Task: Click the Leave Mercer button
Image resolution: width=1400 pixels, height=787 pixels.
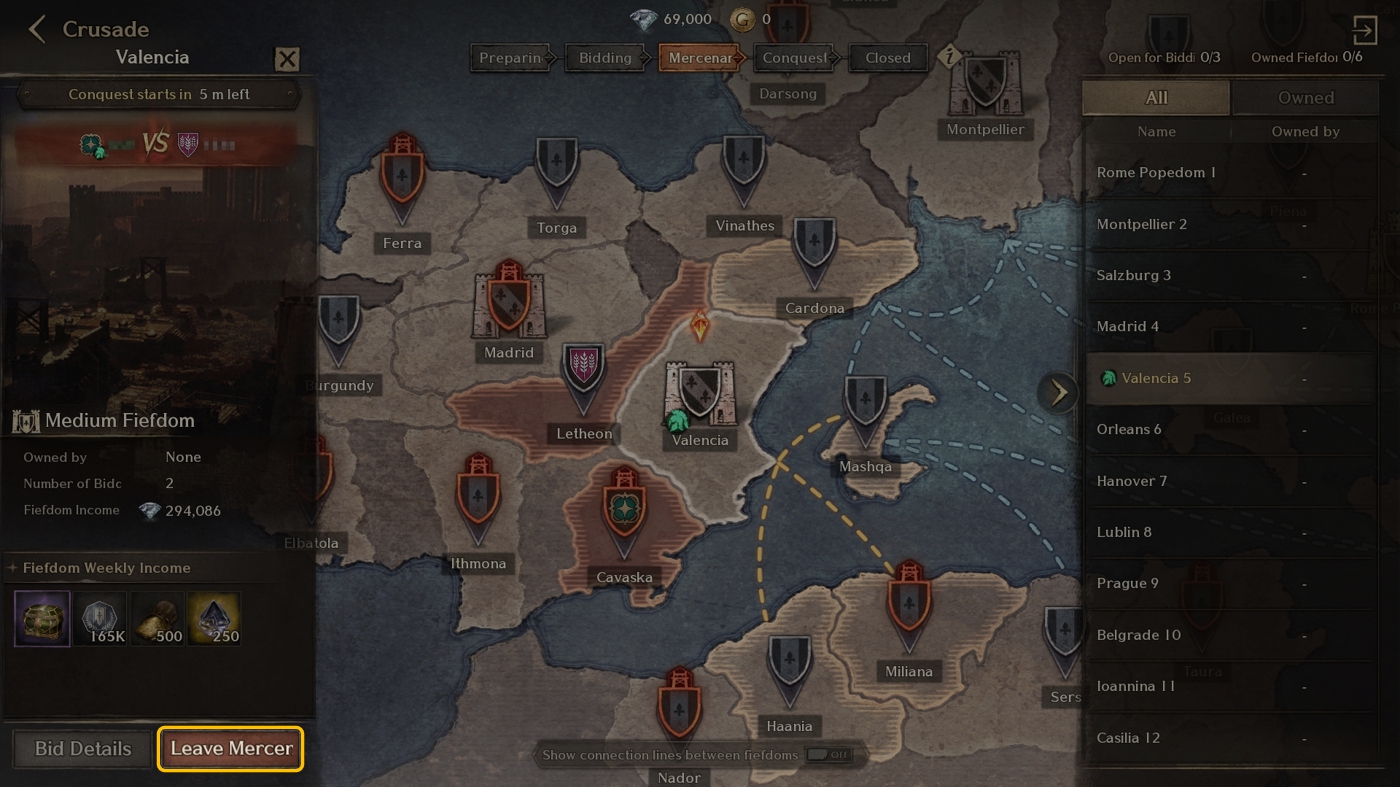Action: click(230, 747)
